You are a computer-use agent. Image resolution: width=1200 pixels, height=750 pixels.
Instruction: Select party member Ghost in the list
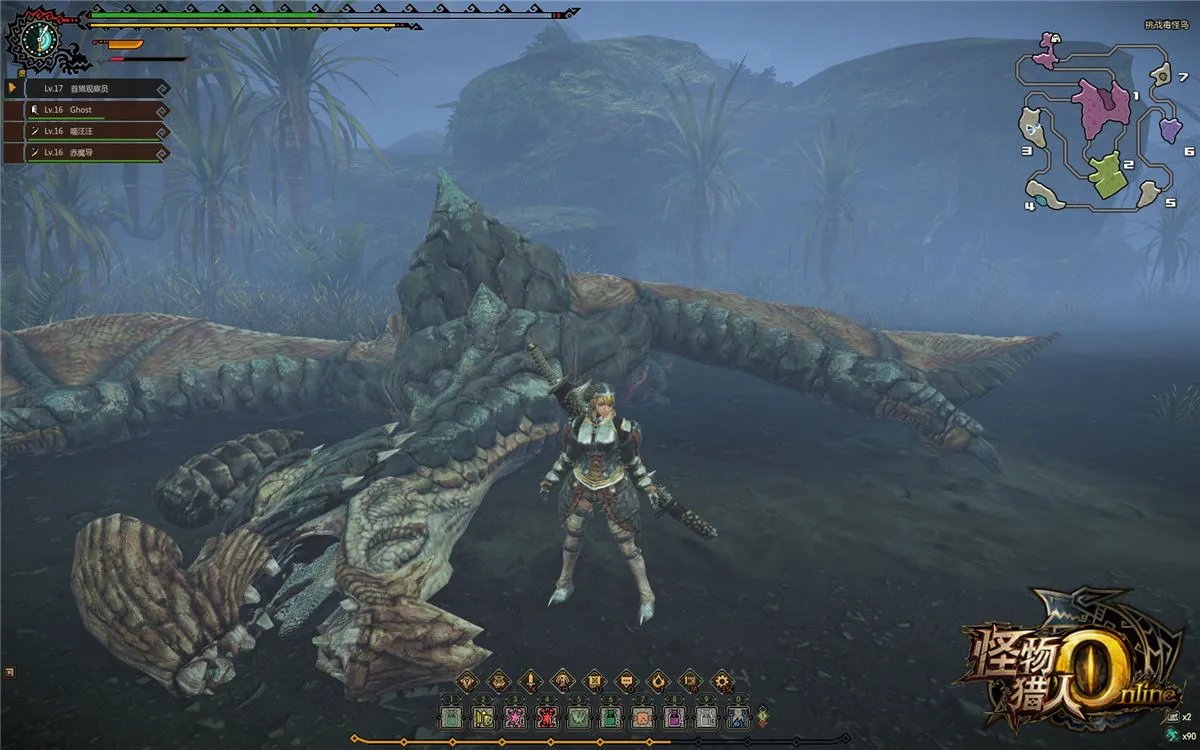[x=85, y=109]
